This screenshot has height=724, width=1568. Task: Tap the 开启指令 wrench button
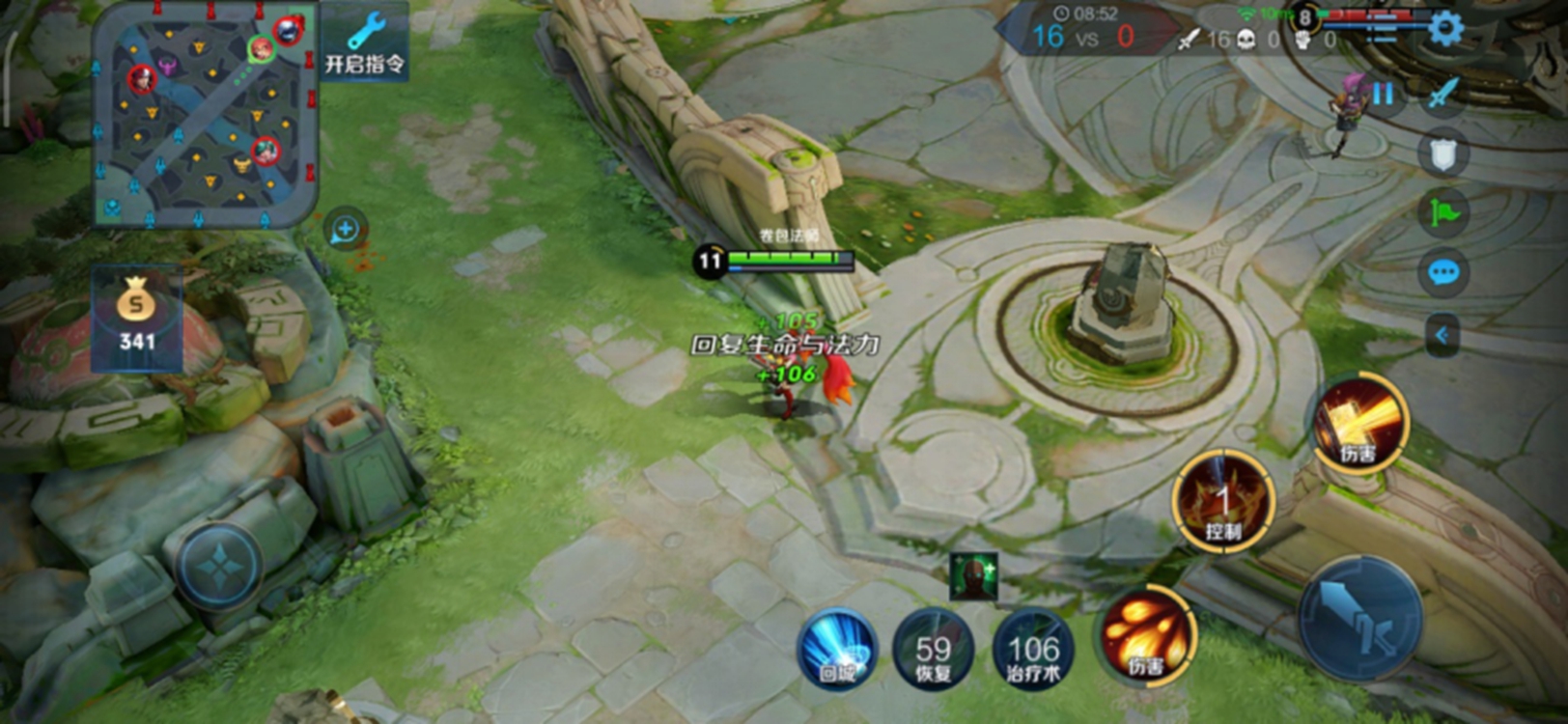[x=364, y=44]
